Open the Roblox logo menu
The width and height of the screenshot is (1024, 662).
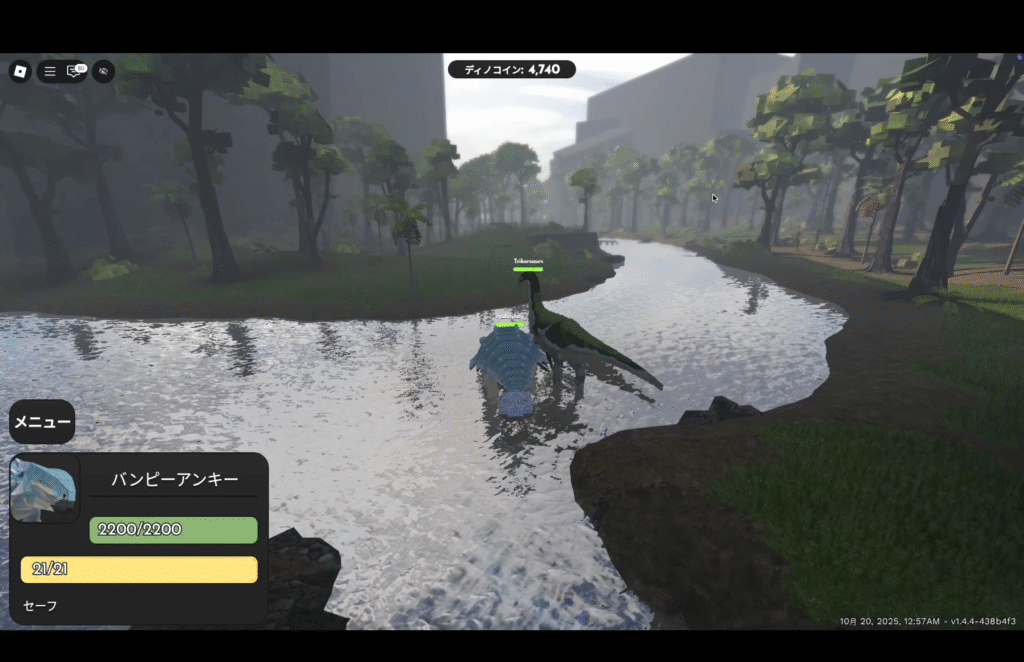20,71
